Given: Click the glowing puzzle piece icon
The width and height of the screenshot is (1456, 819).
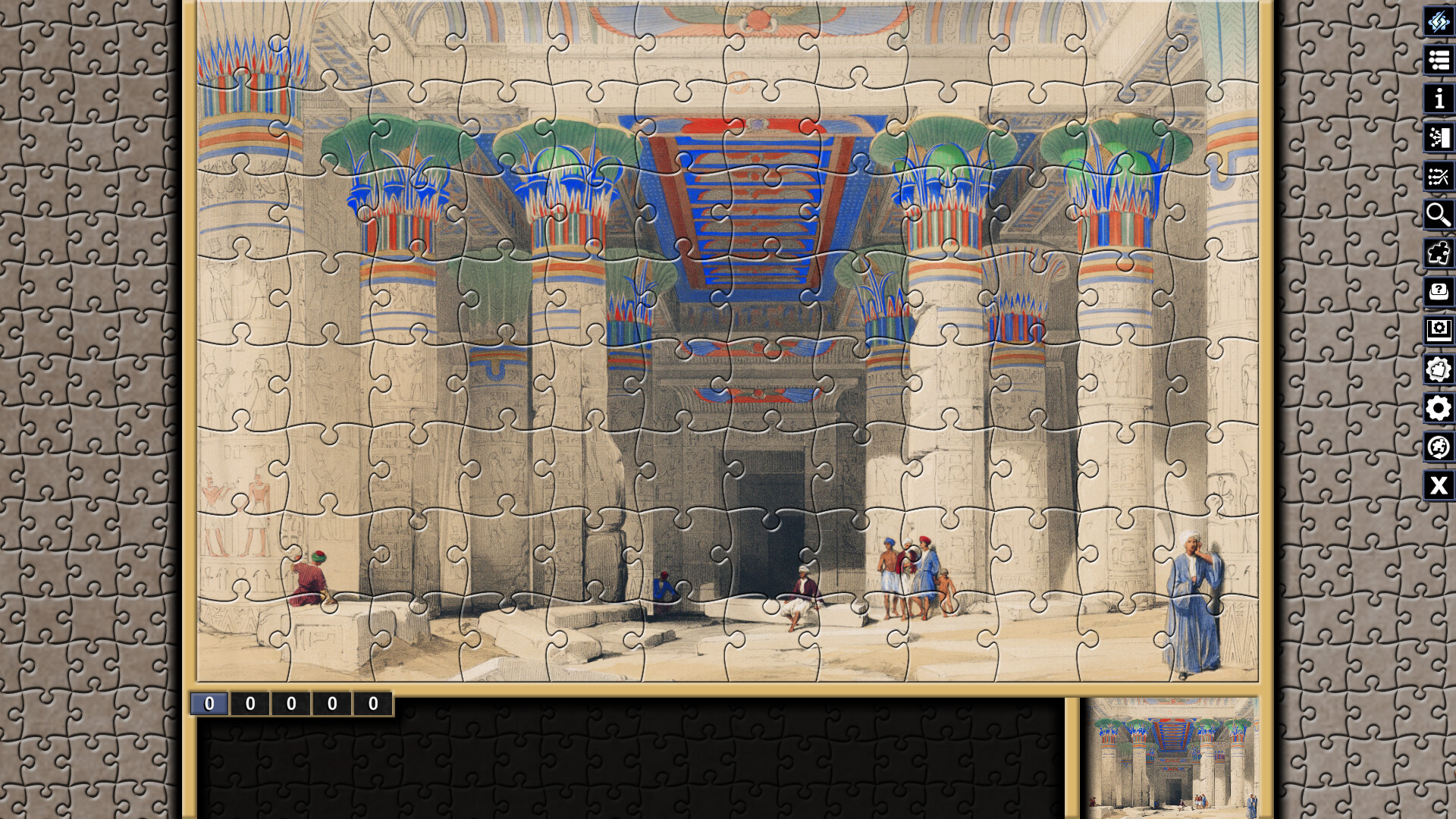Looking at the screenshot, I should [x=1437, y=253].
